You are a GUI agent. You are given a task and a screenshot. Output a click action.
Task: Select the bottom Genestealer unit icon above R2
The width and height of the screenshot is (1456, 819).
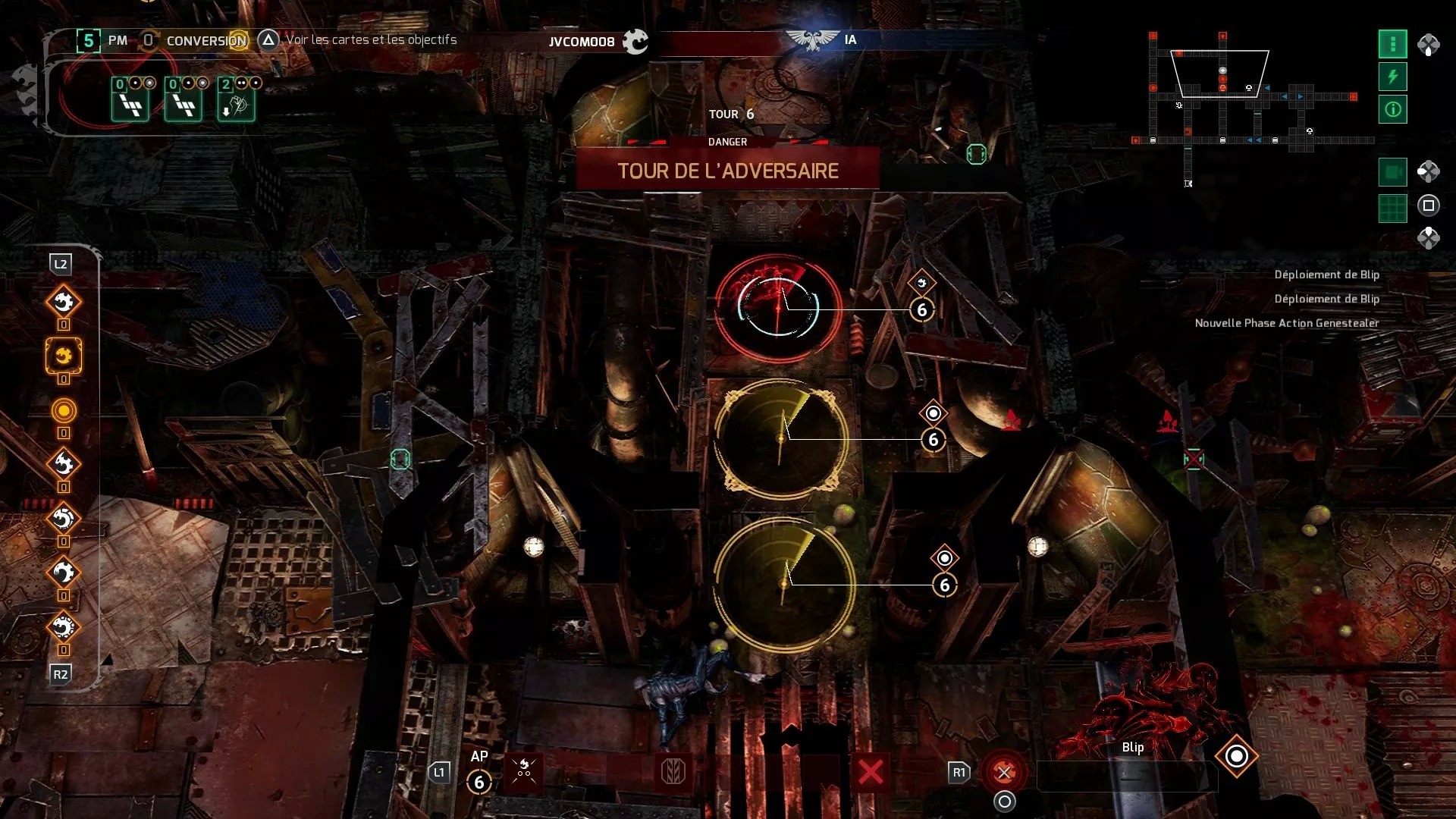coord(64,627)
